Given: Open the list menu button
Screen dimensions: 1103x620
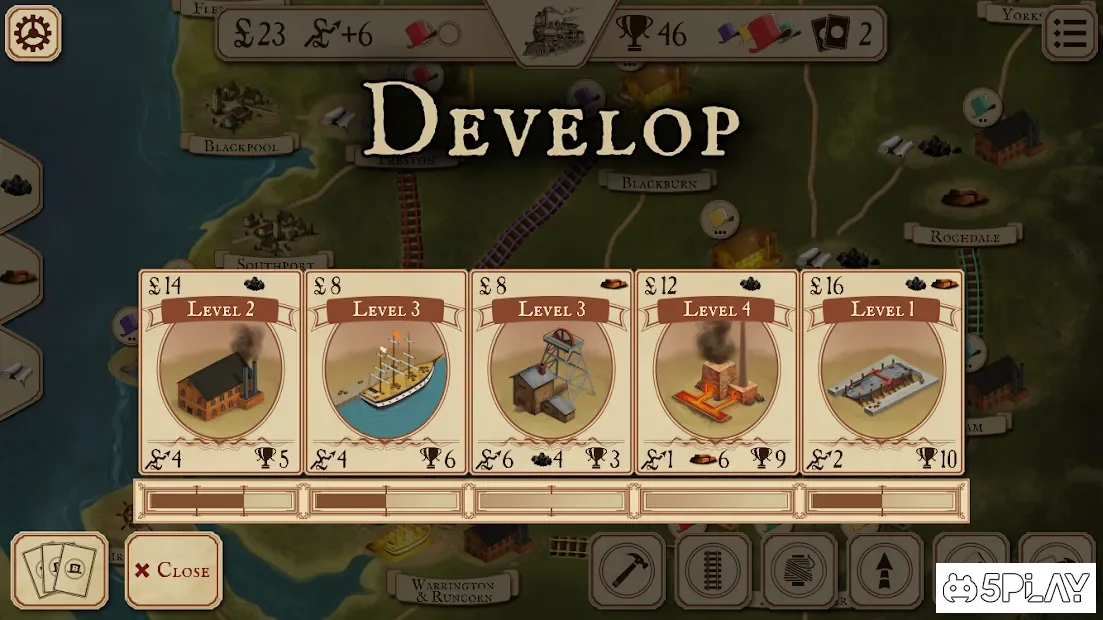Looking at the screenshot, I should (1070, 33).
